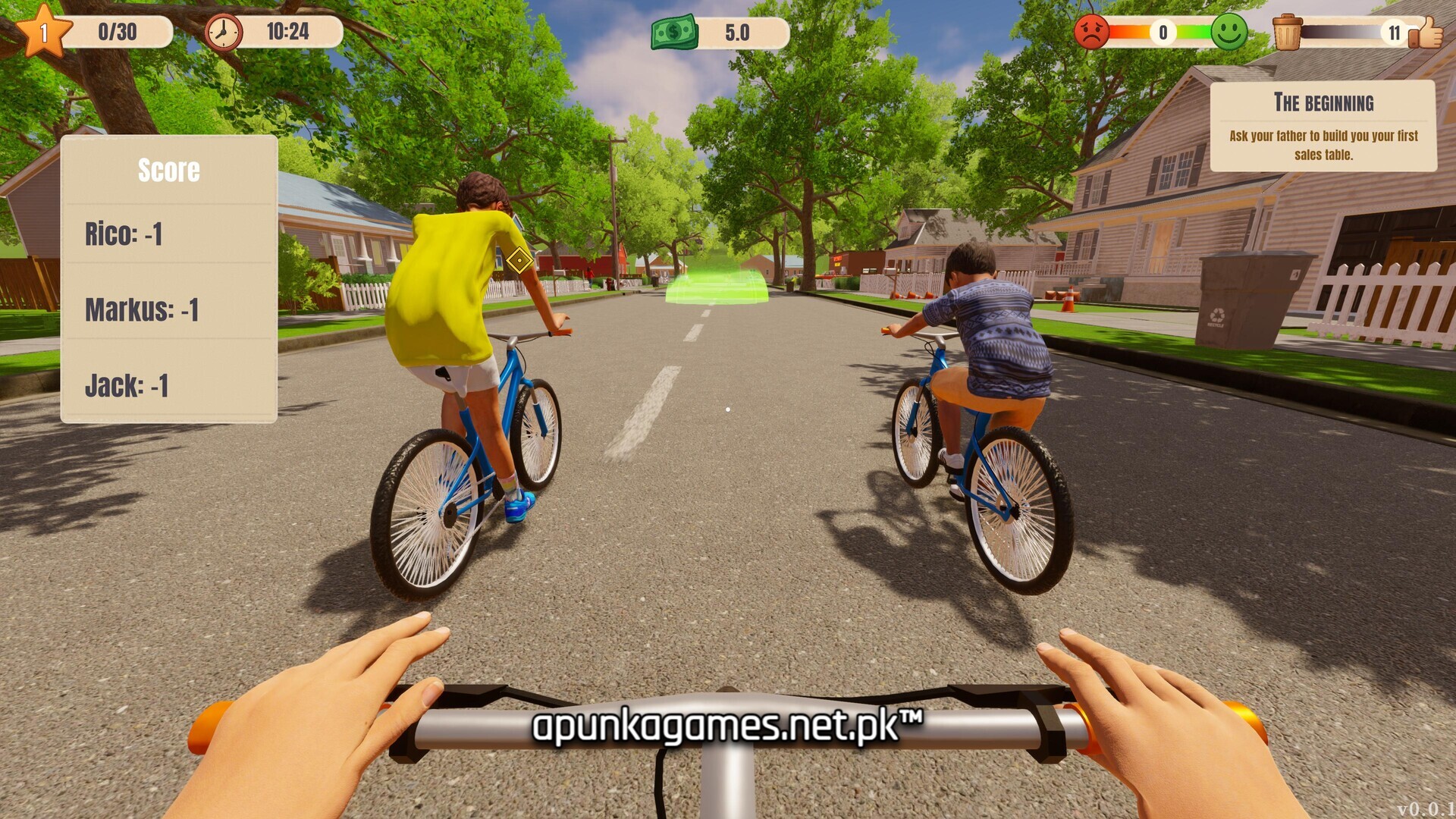1456x819 pixels.
Task: Click the green smiley face icon
Action: pos(1228,32)
